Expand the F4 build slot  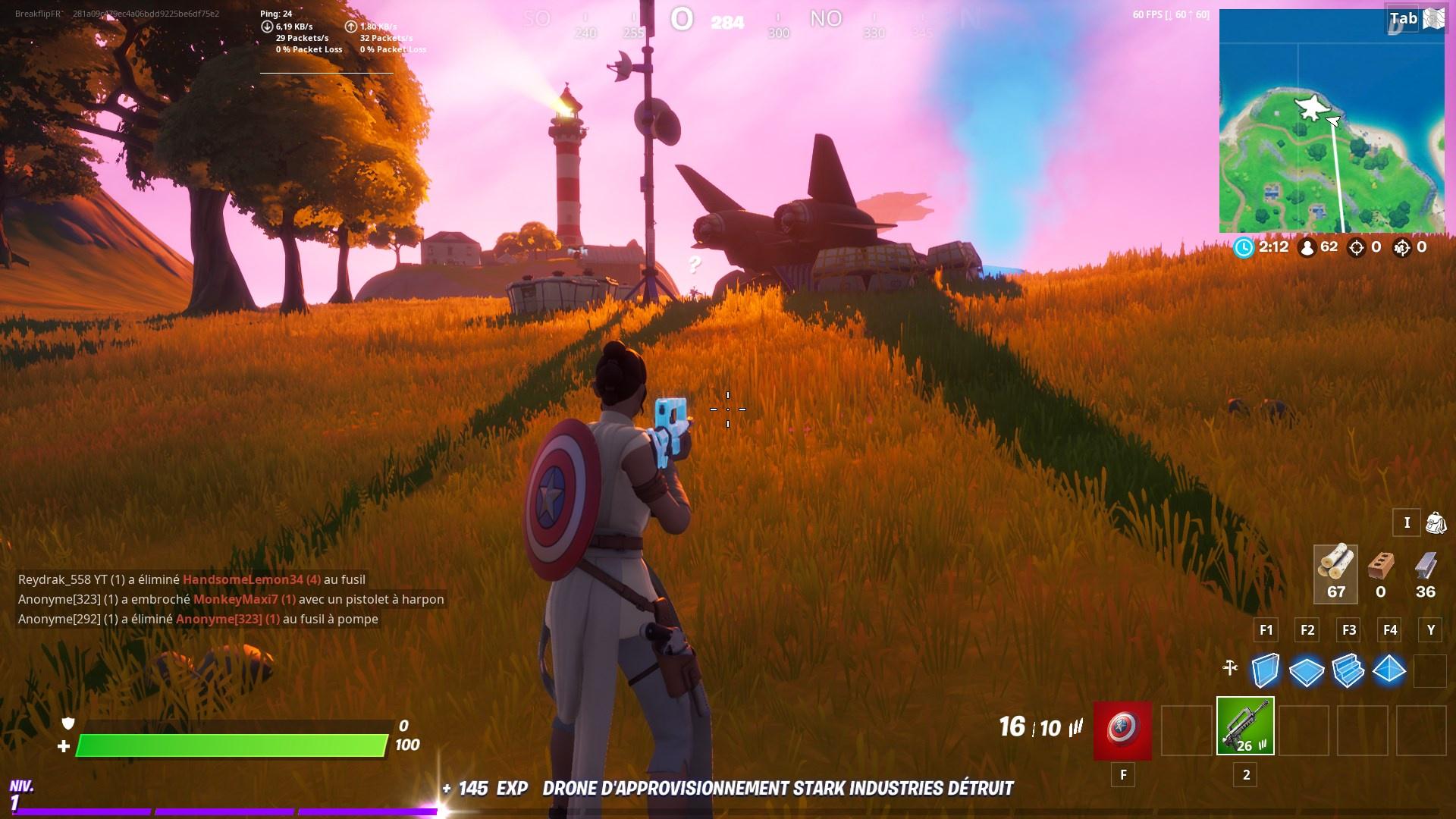pyautogui.click(x=1391, y=629)
